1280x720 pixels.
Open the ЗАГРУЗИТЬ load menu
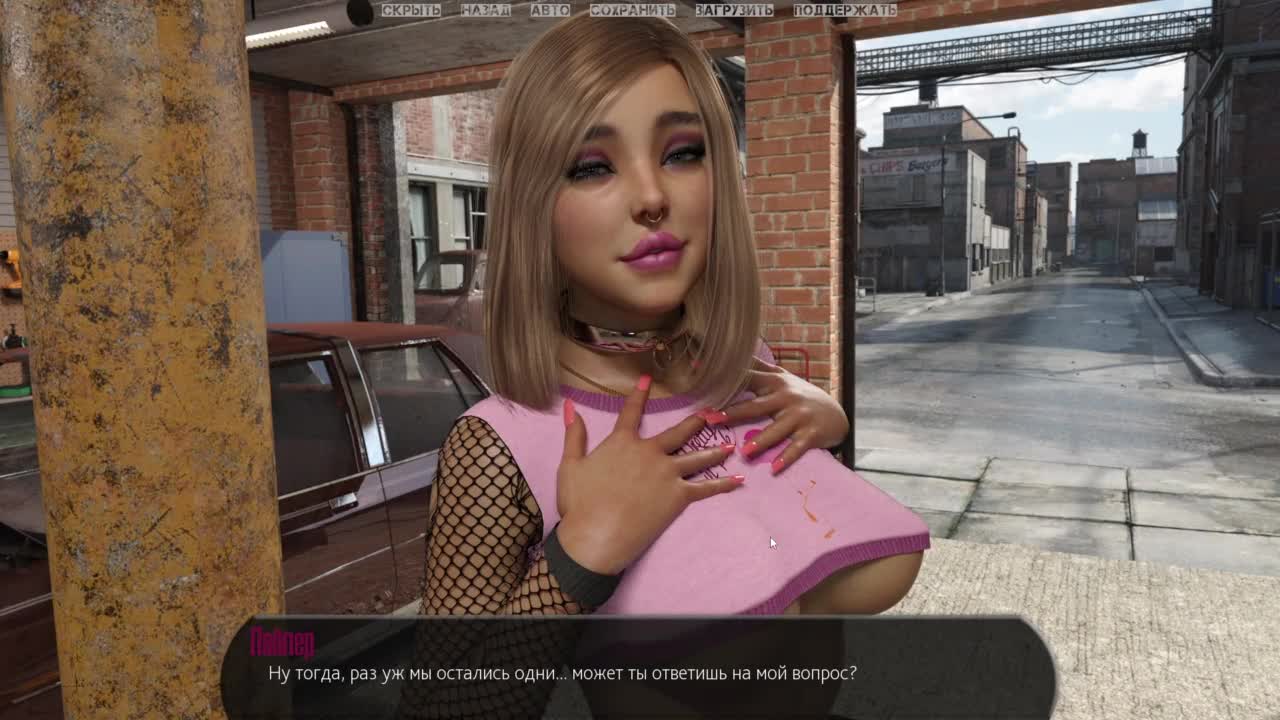[734, 10]
